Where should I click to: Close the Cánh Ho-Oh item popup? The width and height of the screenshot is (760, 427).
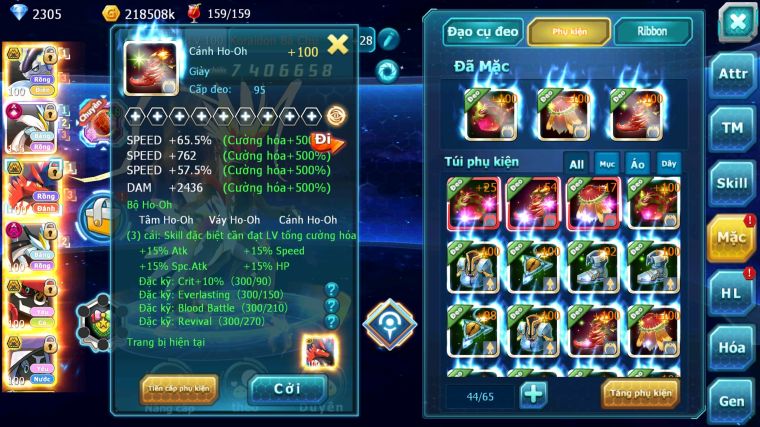click(338, 44)
